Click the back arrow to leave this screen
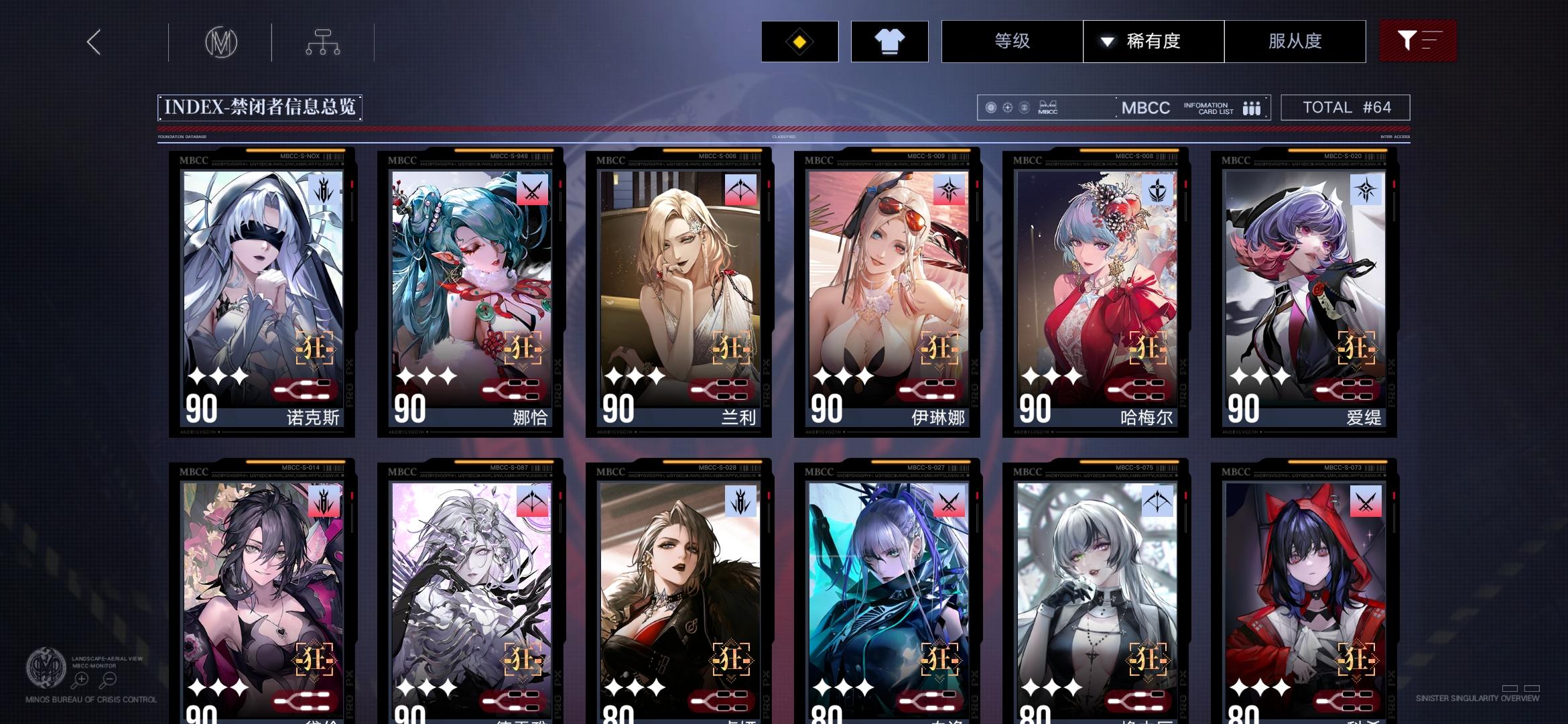The height and width of the screenshot is (724, 1568). point(93,42)
